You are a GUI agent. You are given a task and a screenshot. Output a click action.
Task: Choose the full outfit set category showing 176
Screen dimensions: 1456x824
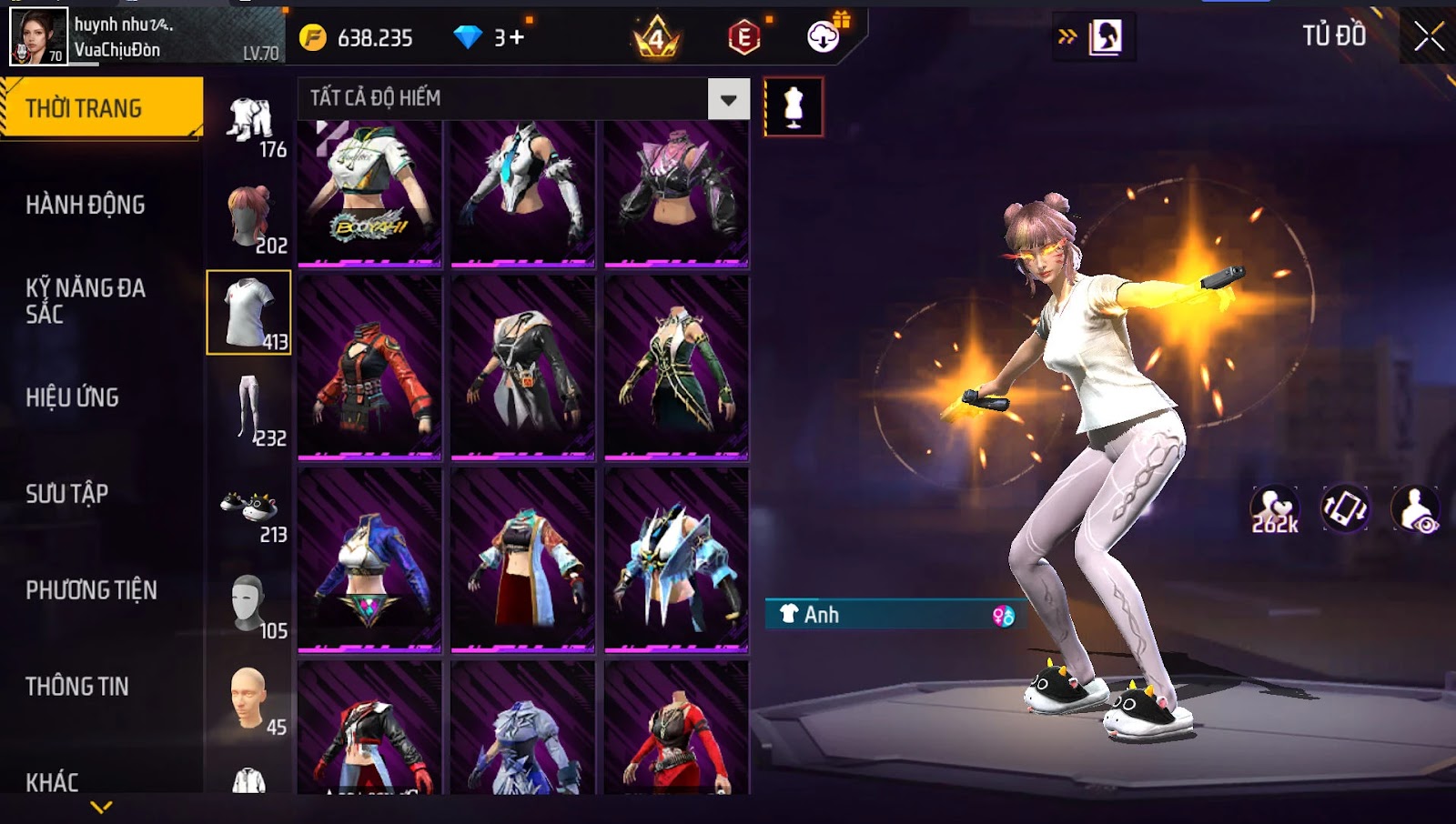coord(249,123)
